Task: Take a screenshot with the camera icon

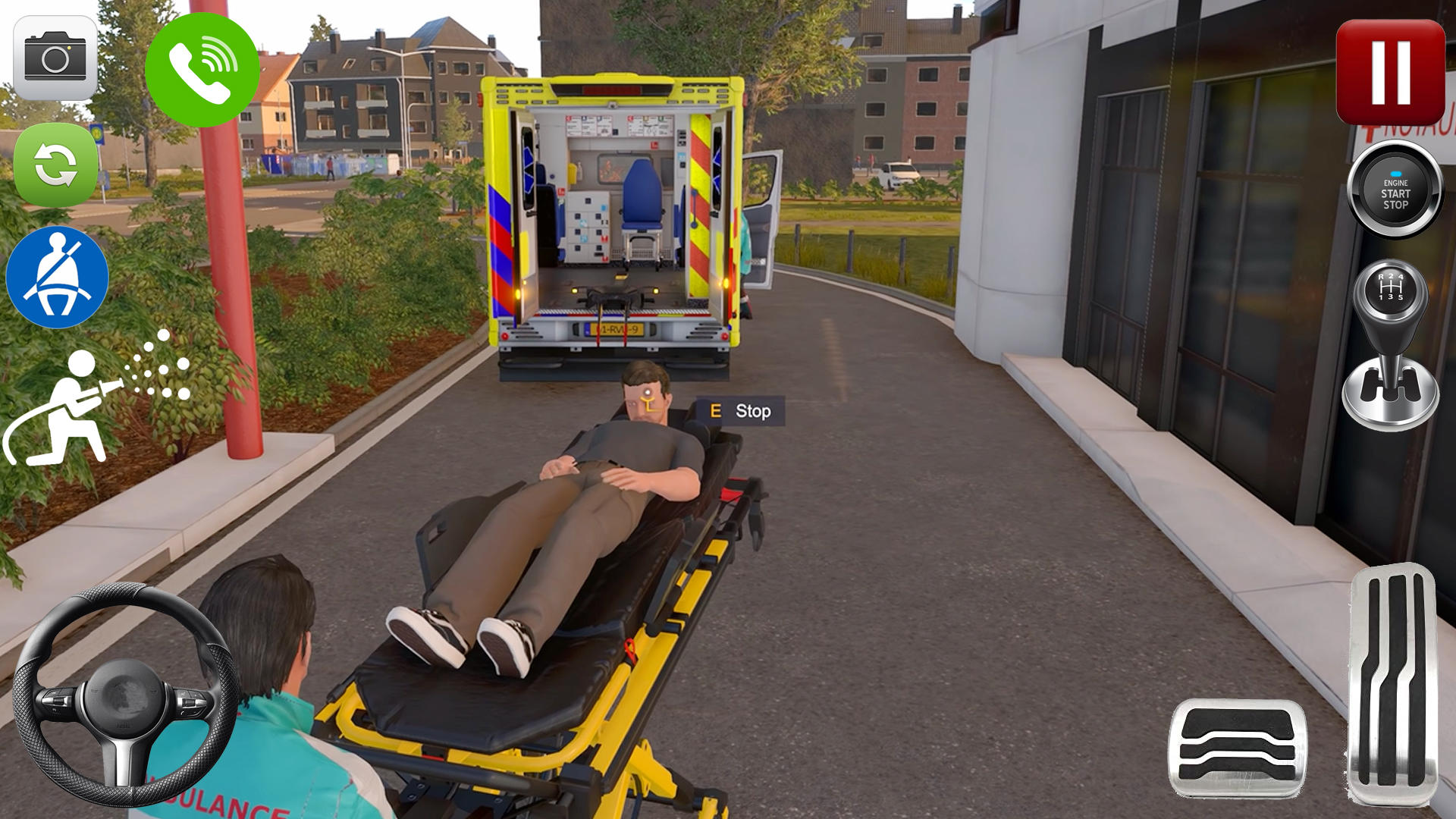Action: (53, 57)
